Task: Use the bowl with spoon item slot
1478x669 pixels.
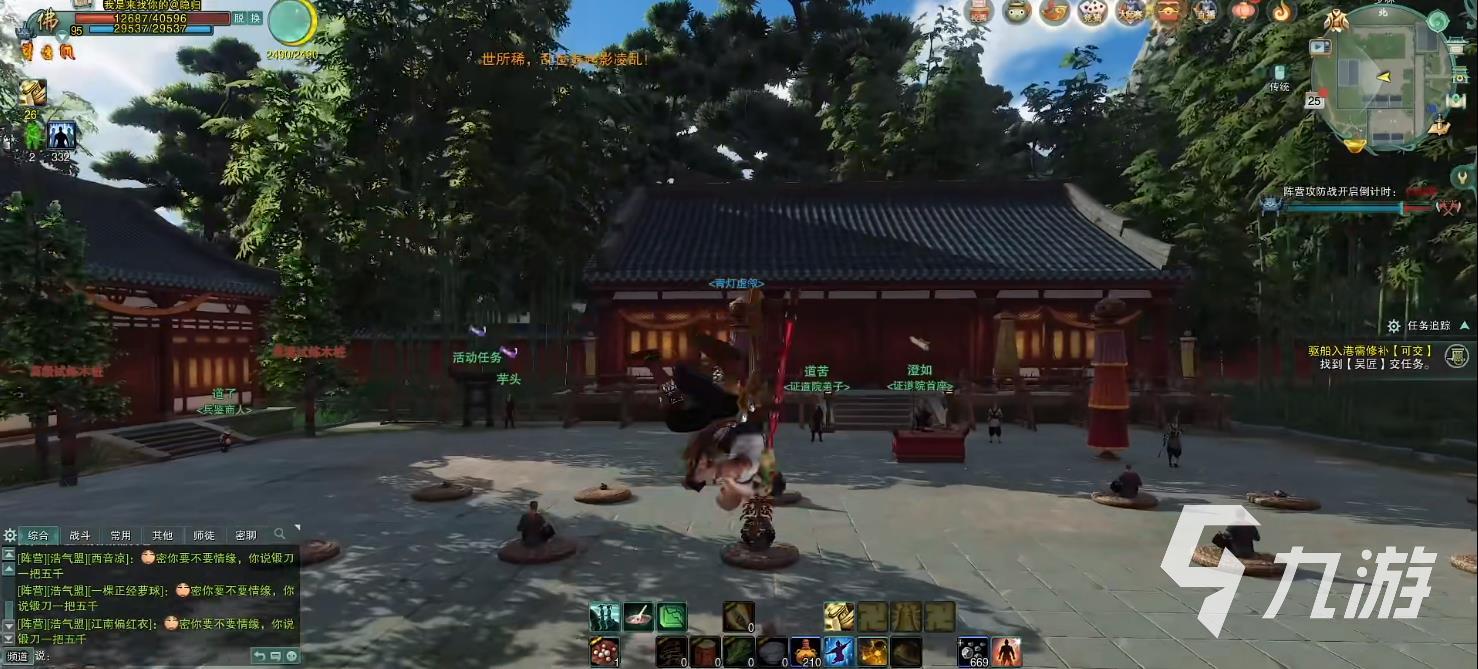Action: click(x=639, y=617)
